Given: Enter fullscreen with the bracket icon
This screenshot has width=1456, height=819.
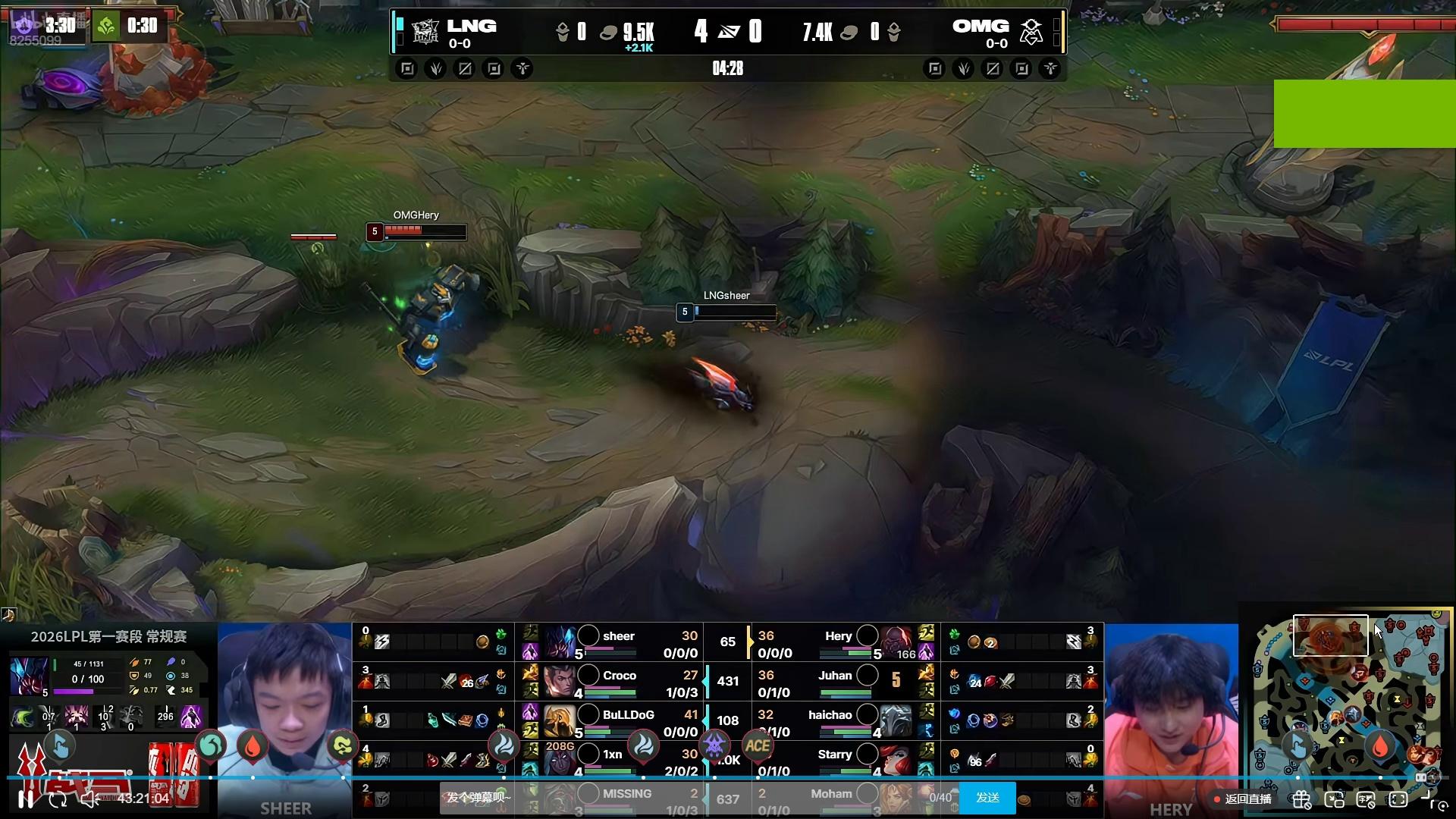Looking at the screenshot, I should pyautogui.click(x=1399, y=800).
